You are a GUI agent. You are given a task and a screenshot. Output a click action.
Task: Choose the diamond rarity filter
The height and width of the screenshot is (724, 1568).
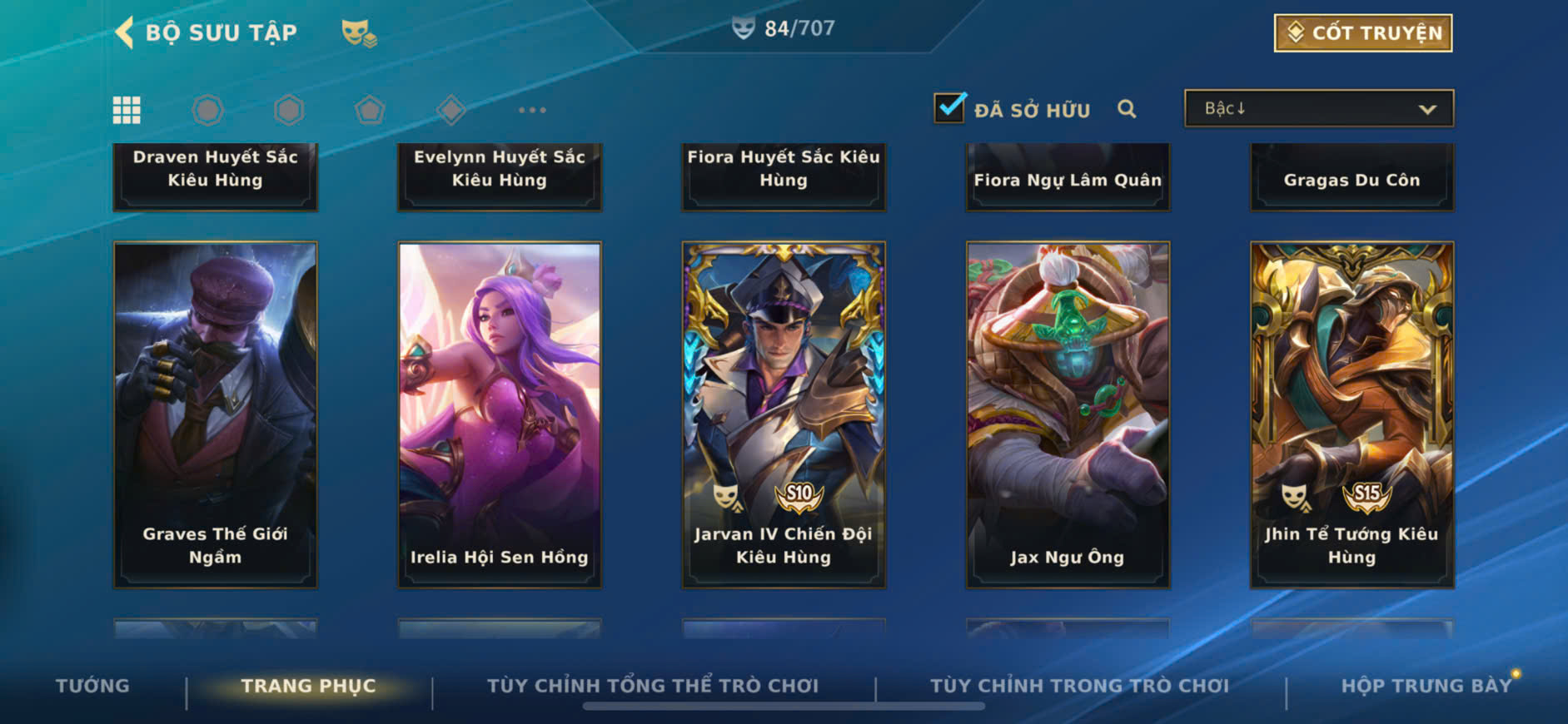coord(450,110)
